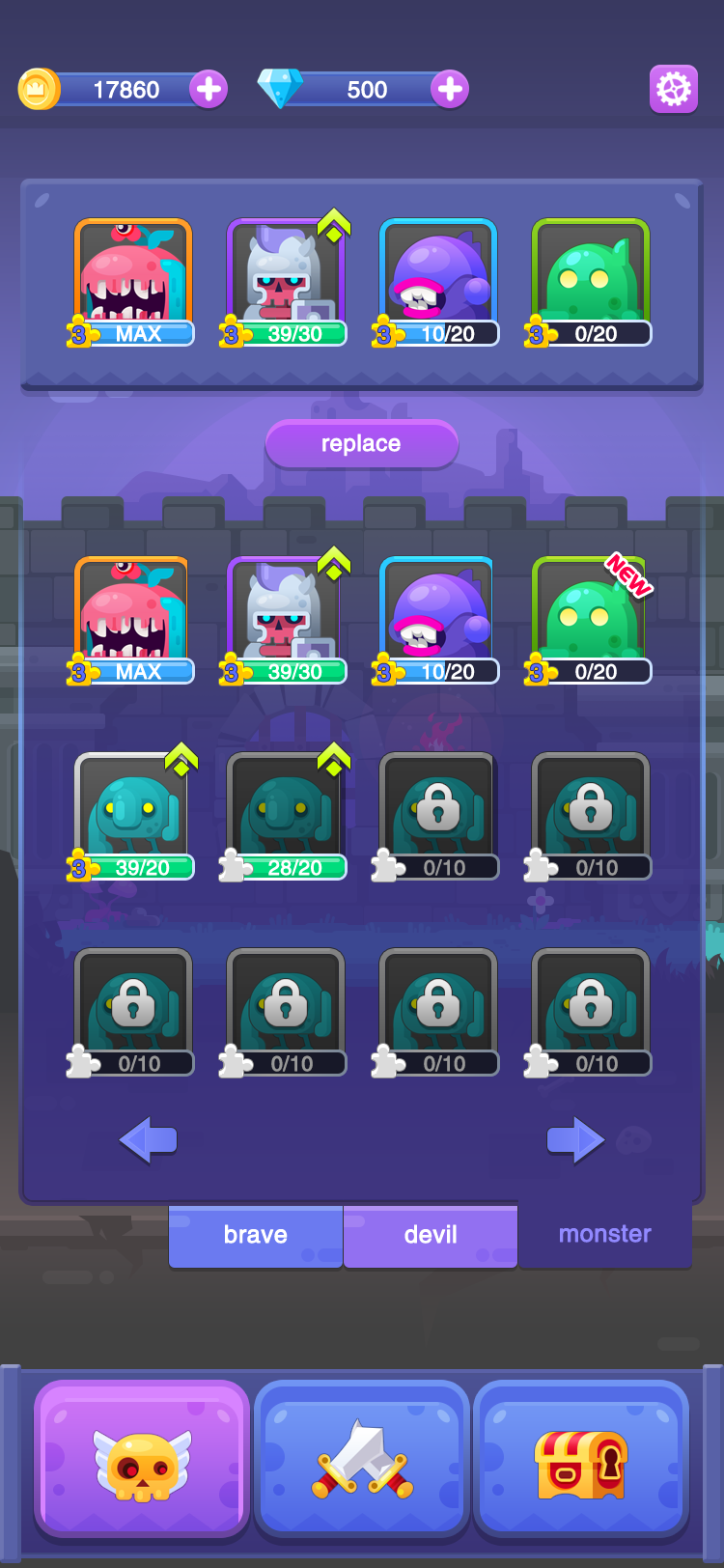The image size is (724, 1568).
Task: Go to the previous page with the left arrow
Action: (148, 1140)
